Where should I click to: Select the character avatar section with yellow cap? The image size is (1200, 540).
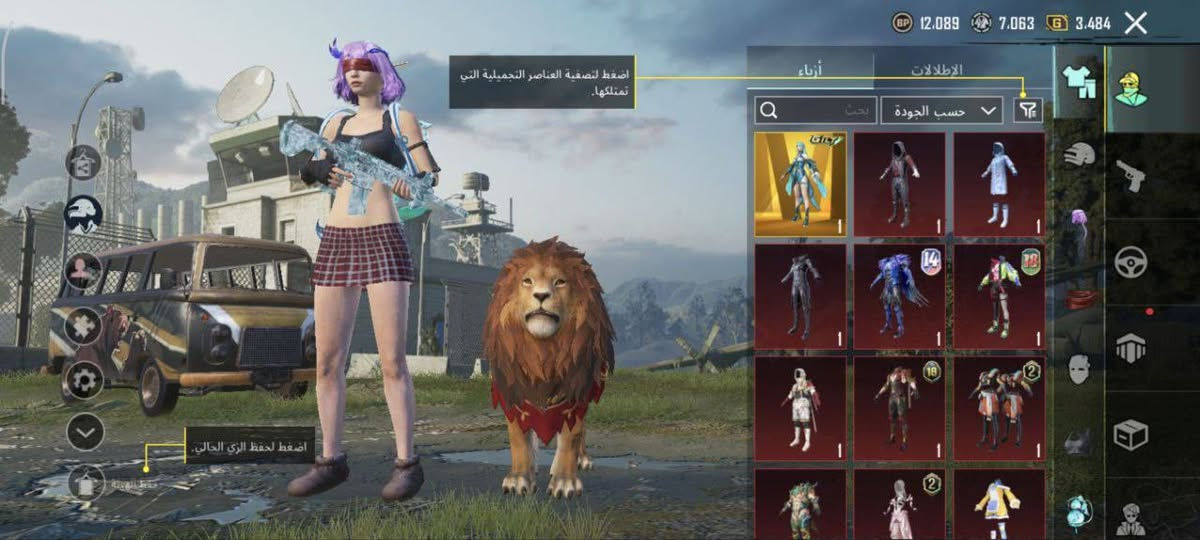(x=1131, y=88)
